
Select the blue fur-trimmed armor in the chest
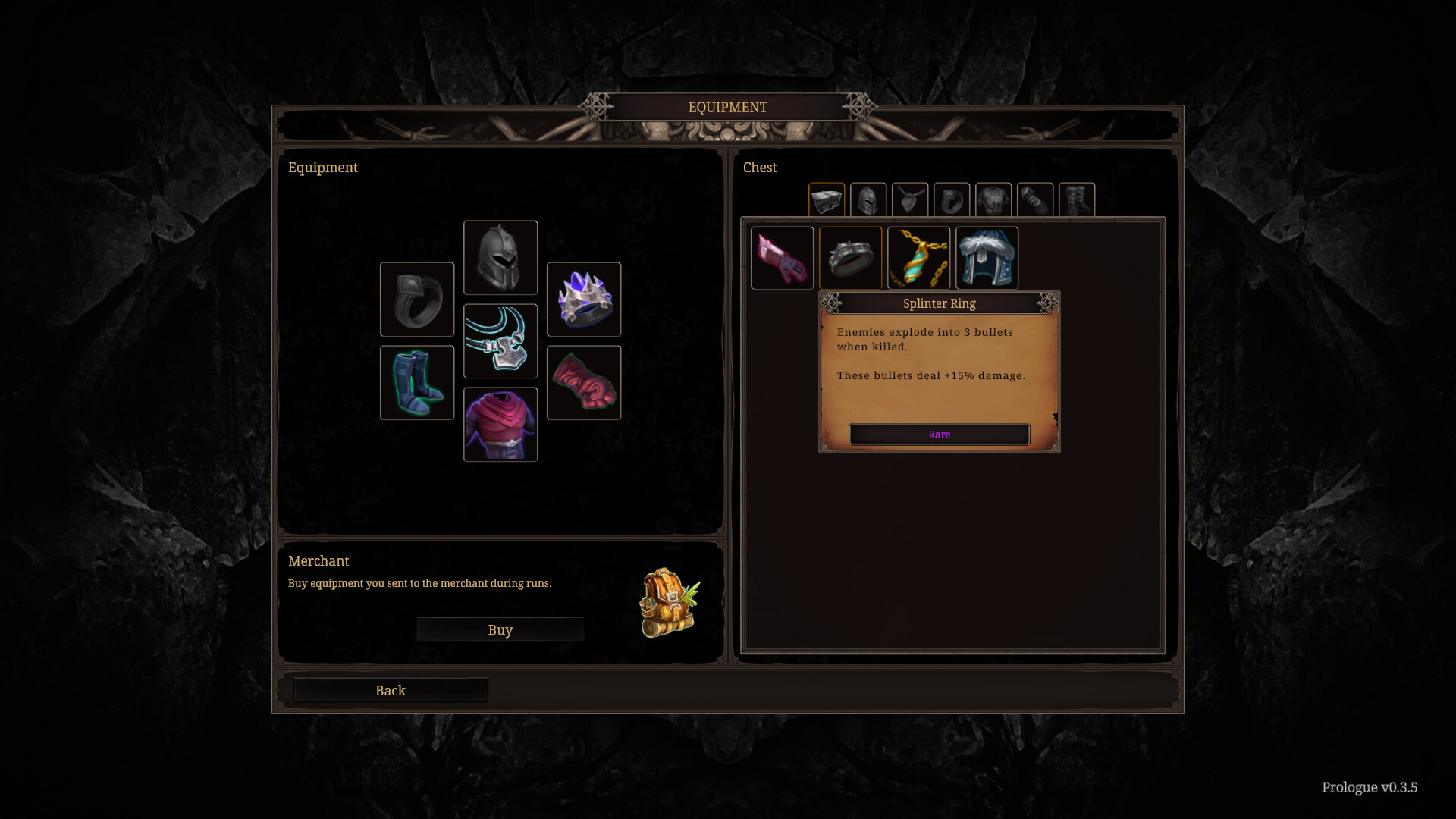987,258
